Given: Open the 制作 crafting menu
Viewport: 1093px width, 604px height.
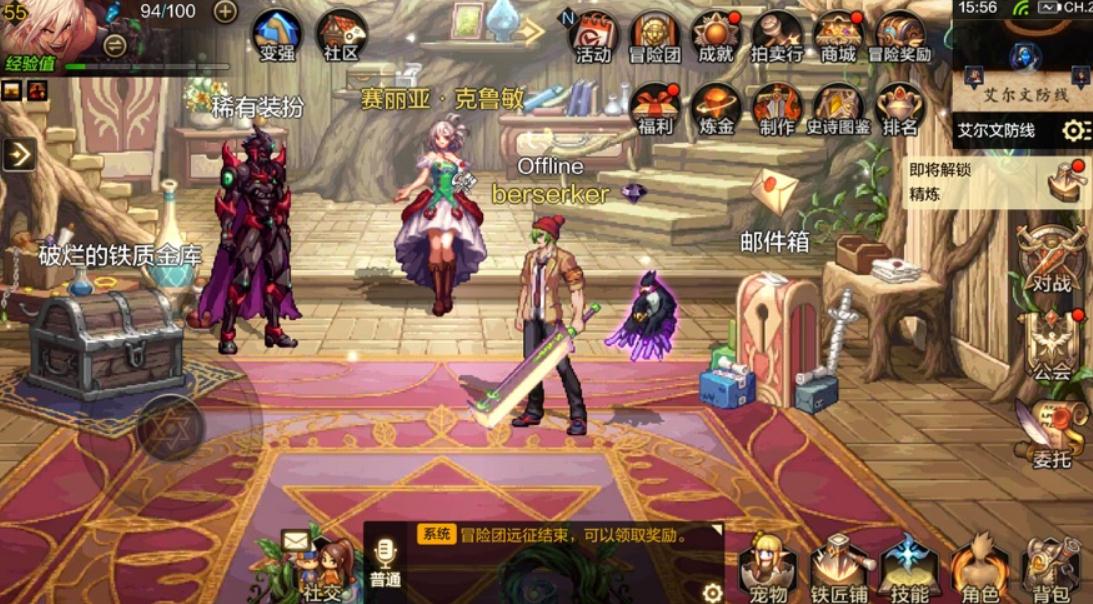Looking at the screenshot, I should (777, 109).
